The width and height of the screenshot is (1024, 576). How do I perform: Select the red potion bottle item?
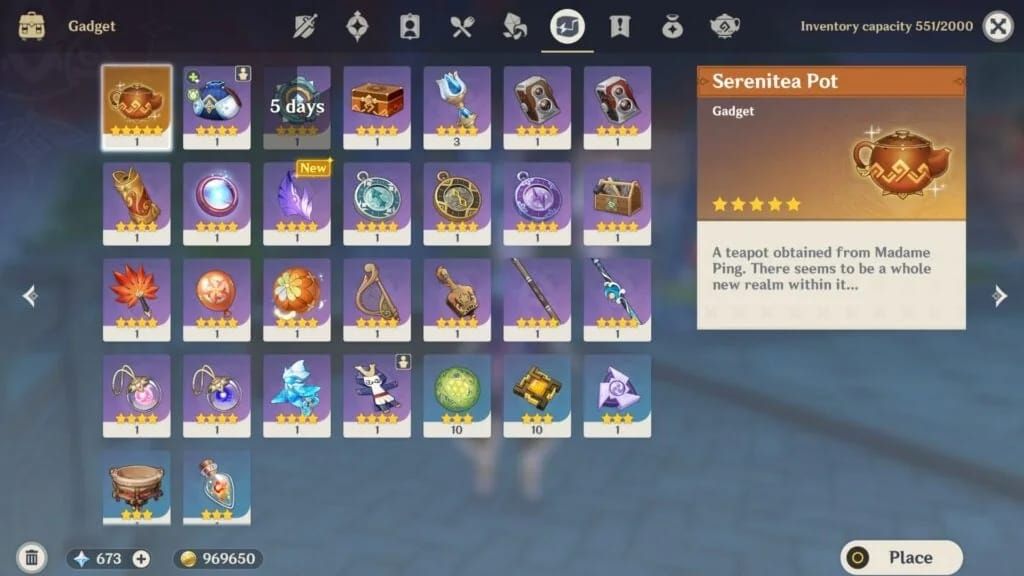coord(217,489)
